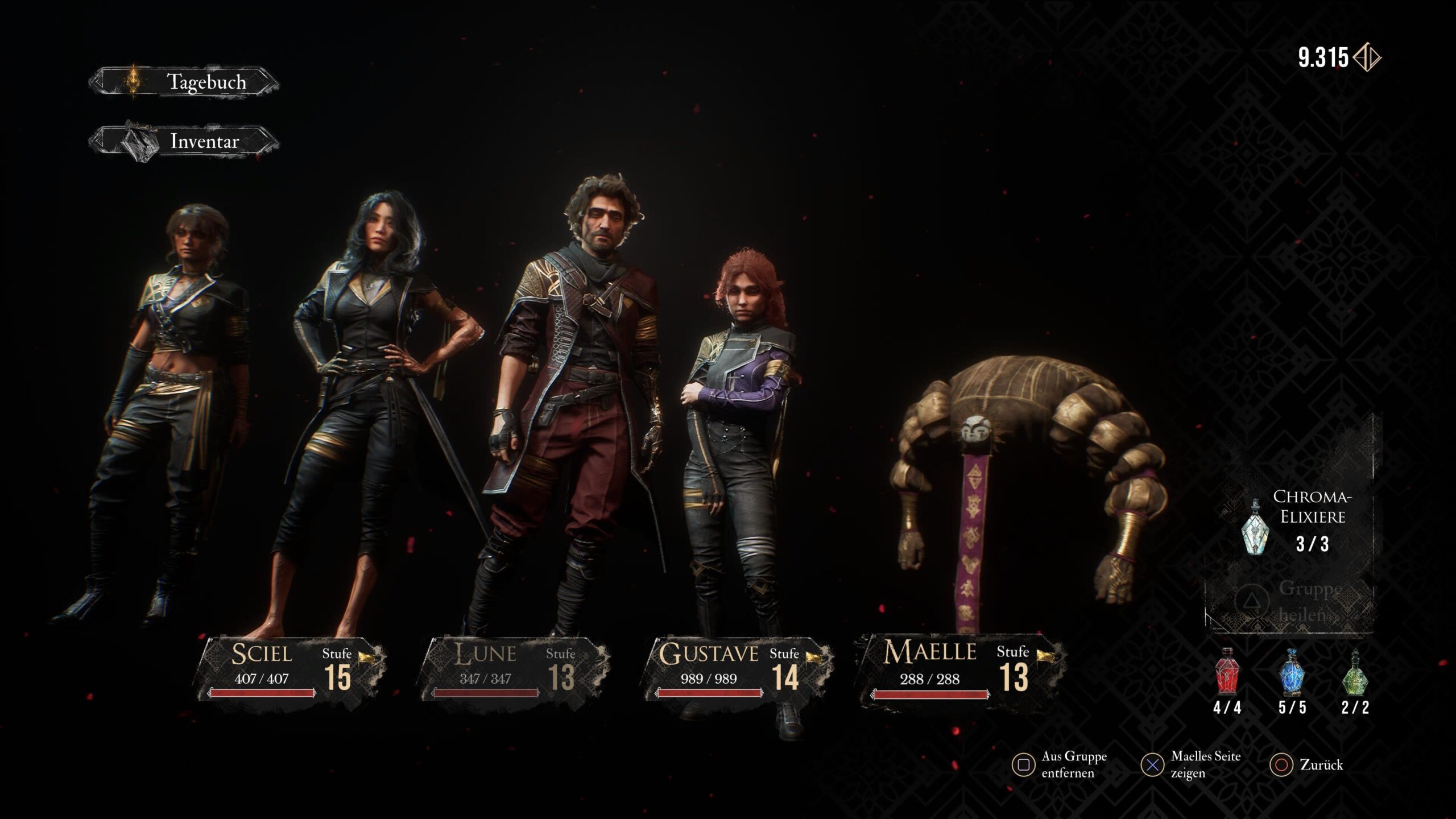The width and height of the screenshot is (1456, 819).
Task: Open the Tagebuch menu entry
Action: point(185,82)
